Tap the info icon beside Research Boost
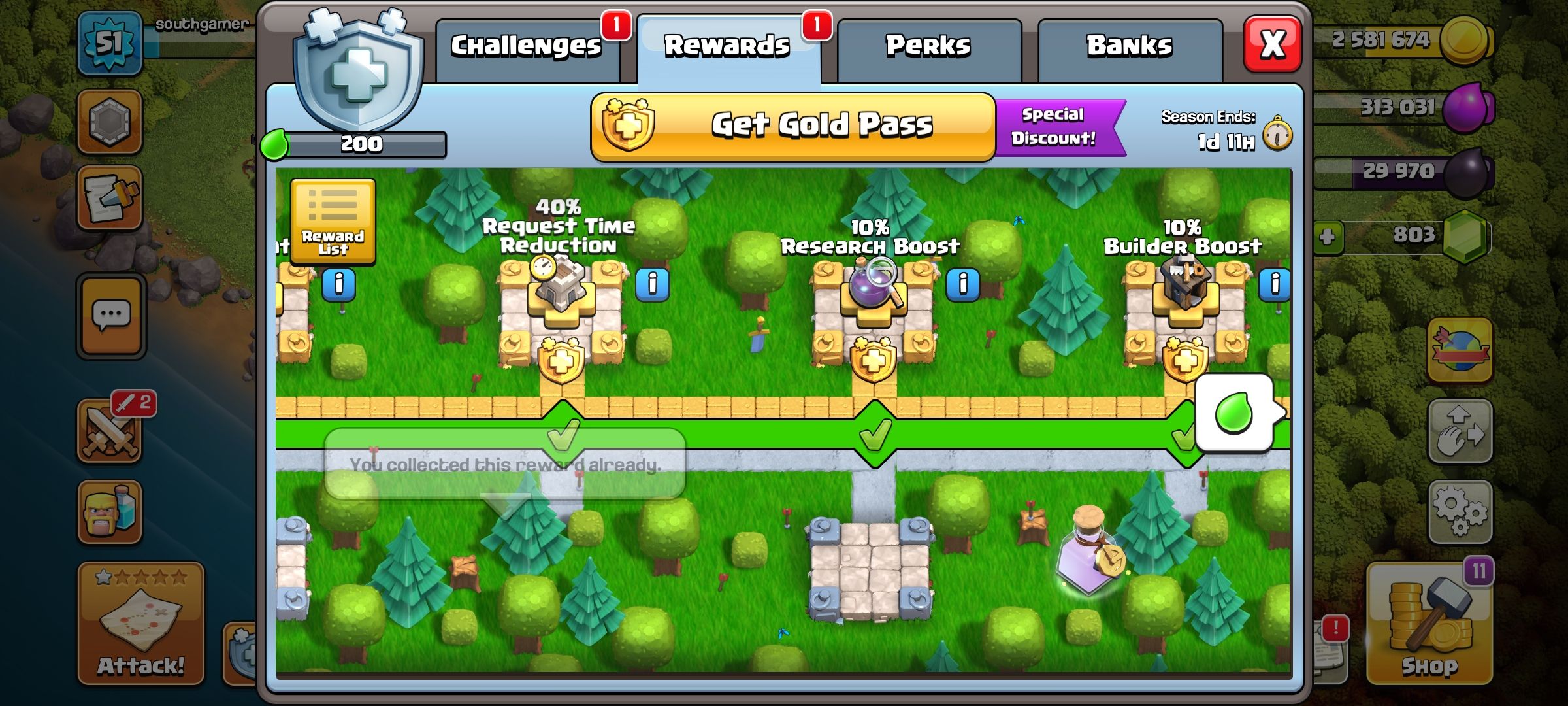 pyautogui.click(x=963, y=285)
